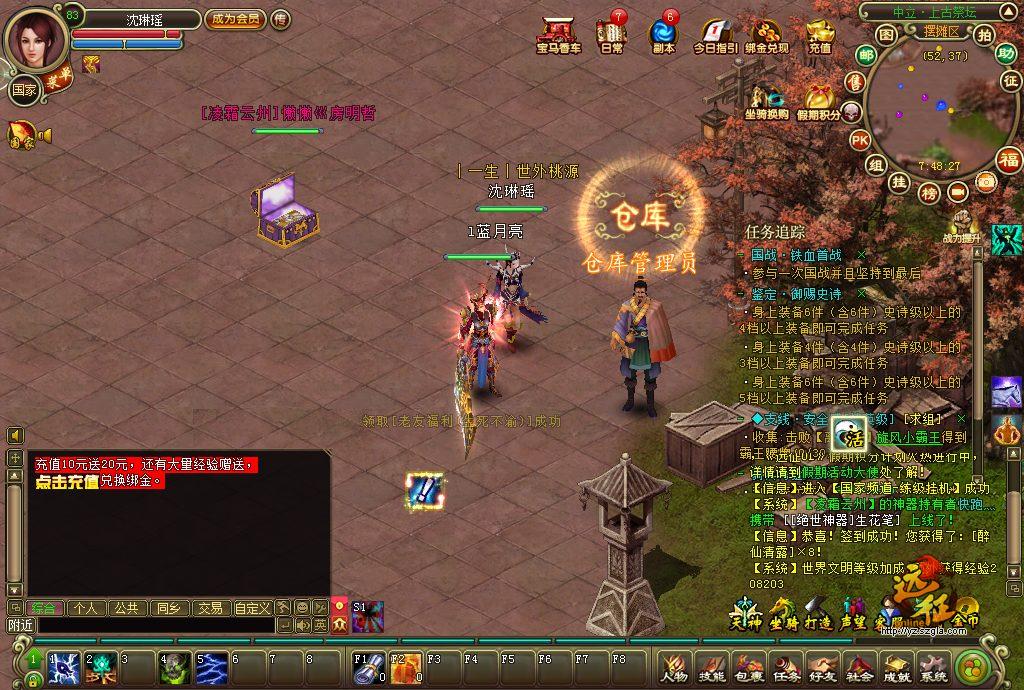Open the 副本 dungeon menu
Image resolution: width=1024 pixels, height=690 pixels.
(x=663, y=34)
